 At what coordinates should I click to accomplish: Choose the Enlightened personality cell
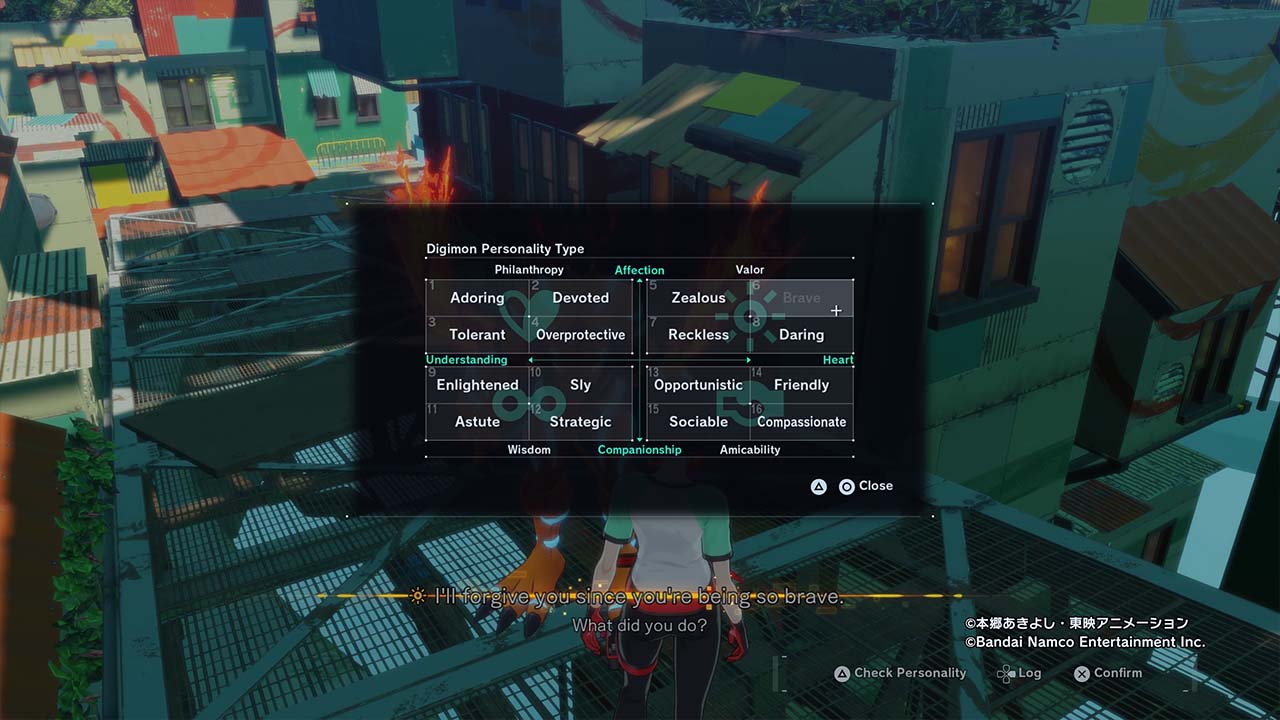477,385
